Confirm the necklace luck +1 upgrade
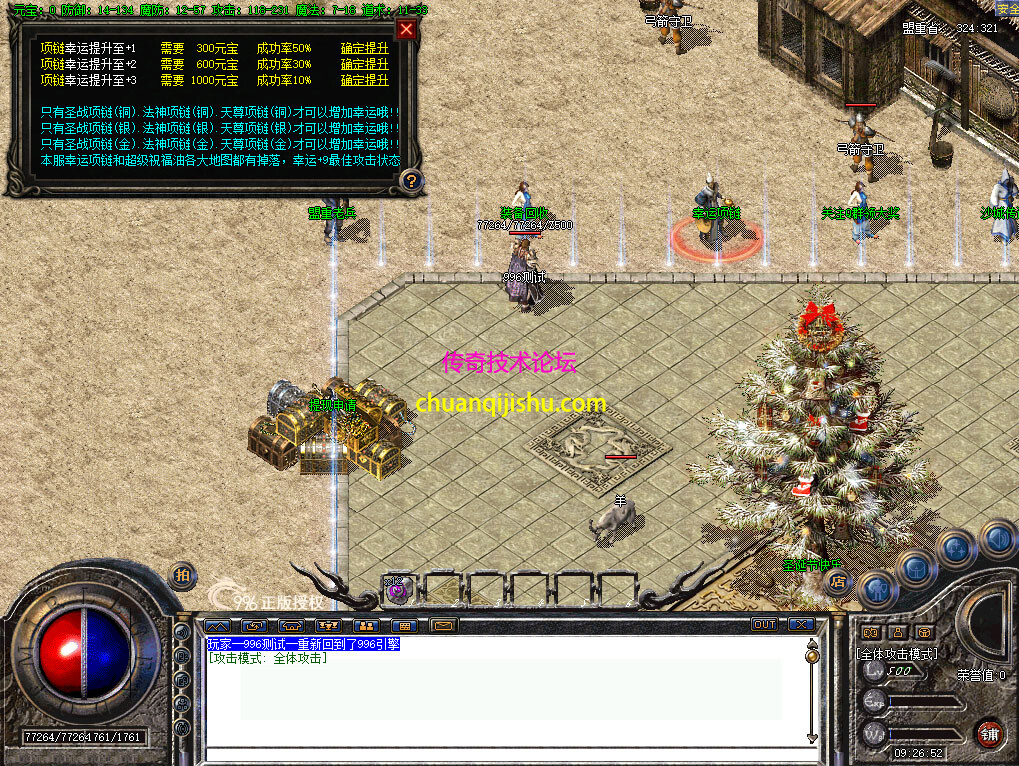The height and width of the screenshot is (766, 1019). [364, 48]
